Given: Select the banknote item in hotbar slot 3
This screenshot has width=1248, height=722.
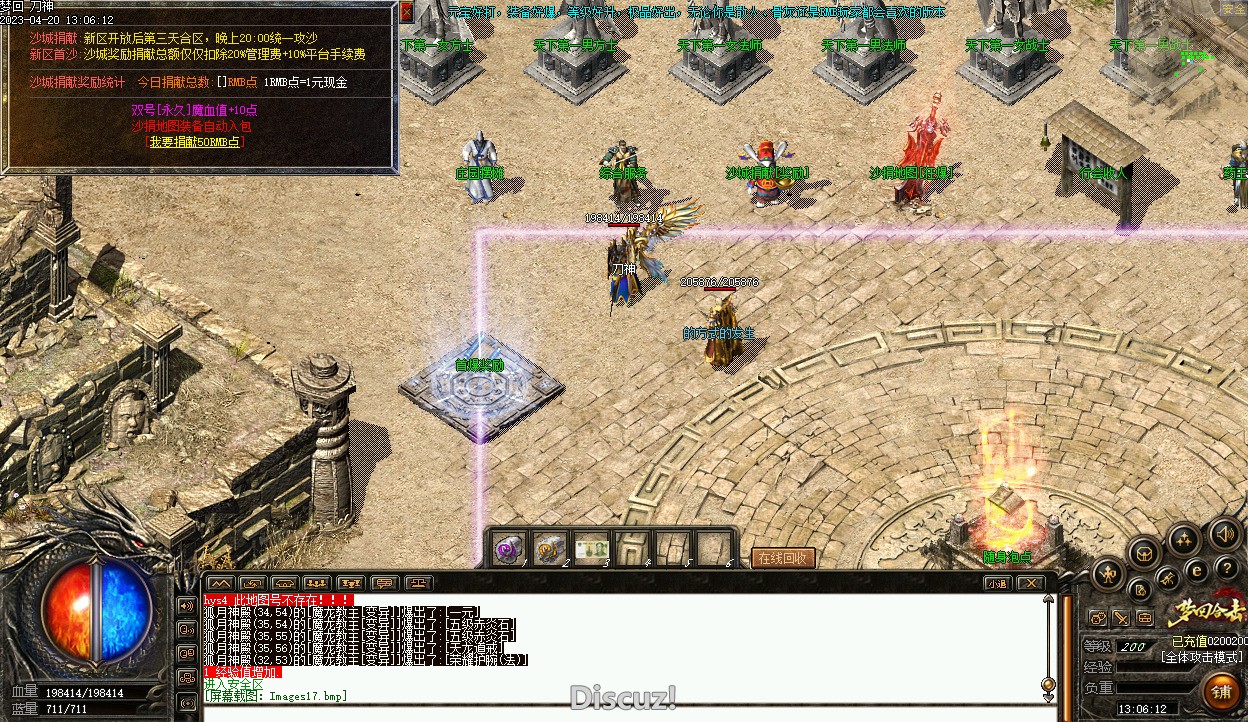Looking at the screenshot, I should 592,549.
